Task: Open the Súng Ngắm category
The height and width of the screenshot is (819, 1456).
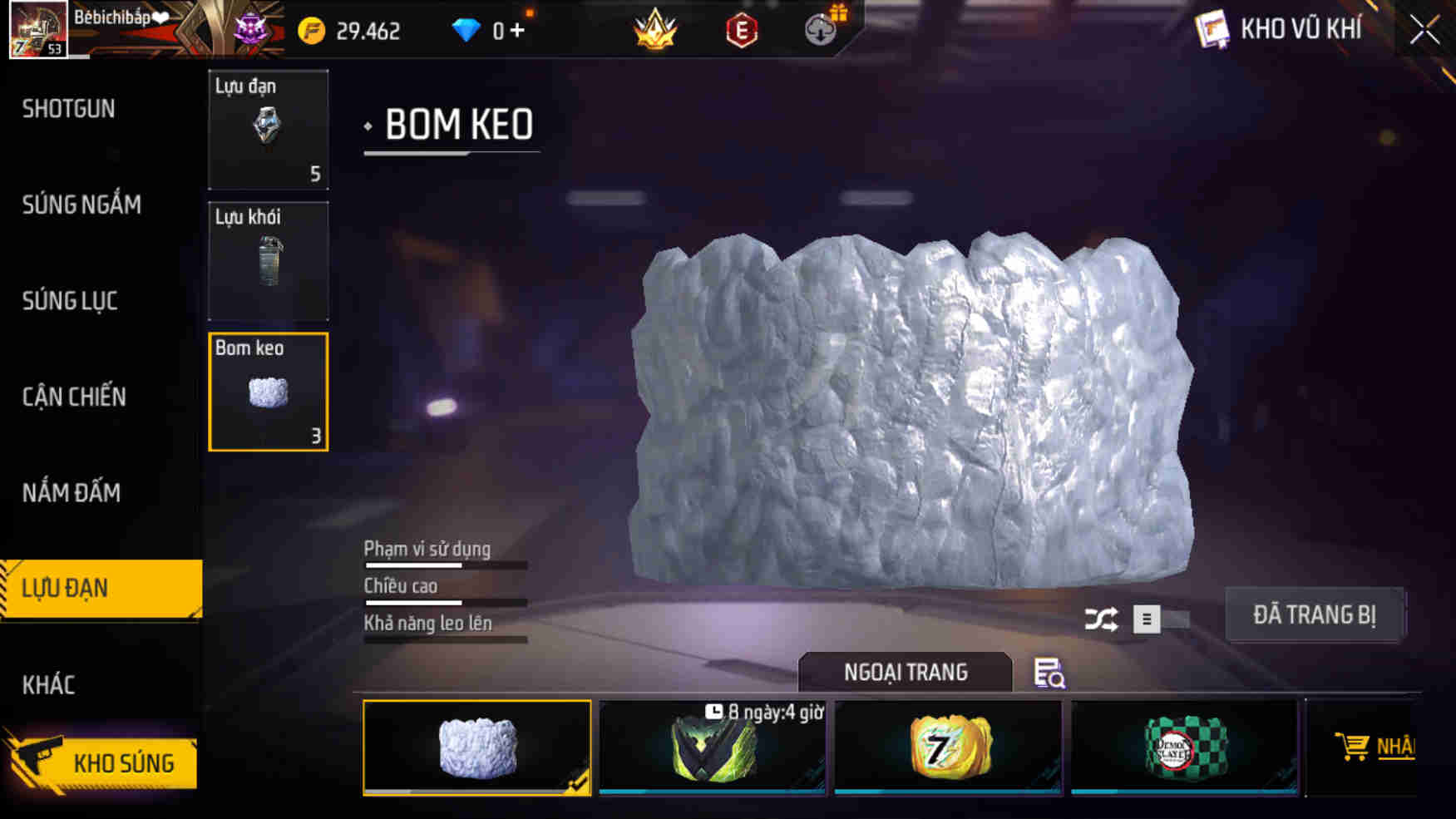Action: [x=81, y=205]
